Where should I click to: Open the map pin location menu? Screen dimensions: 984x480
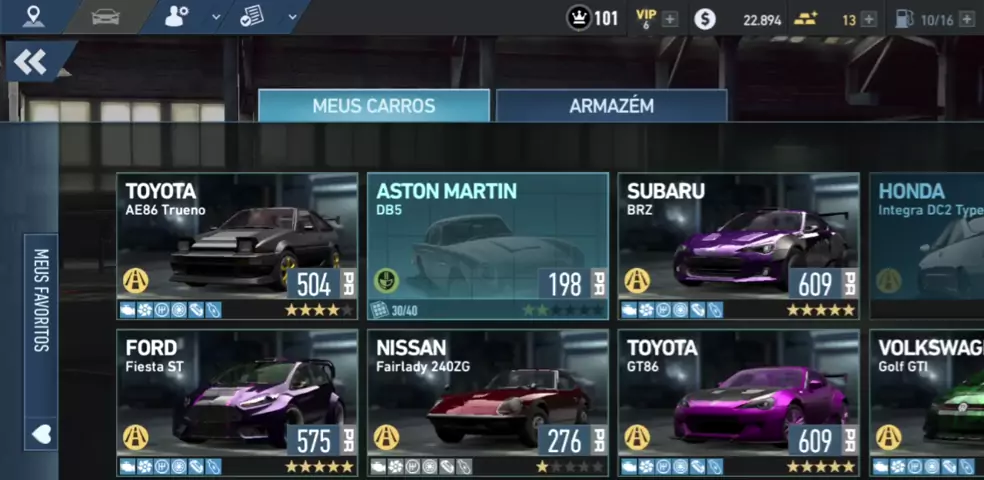(x=35, y=17)
